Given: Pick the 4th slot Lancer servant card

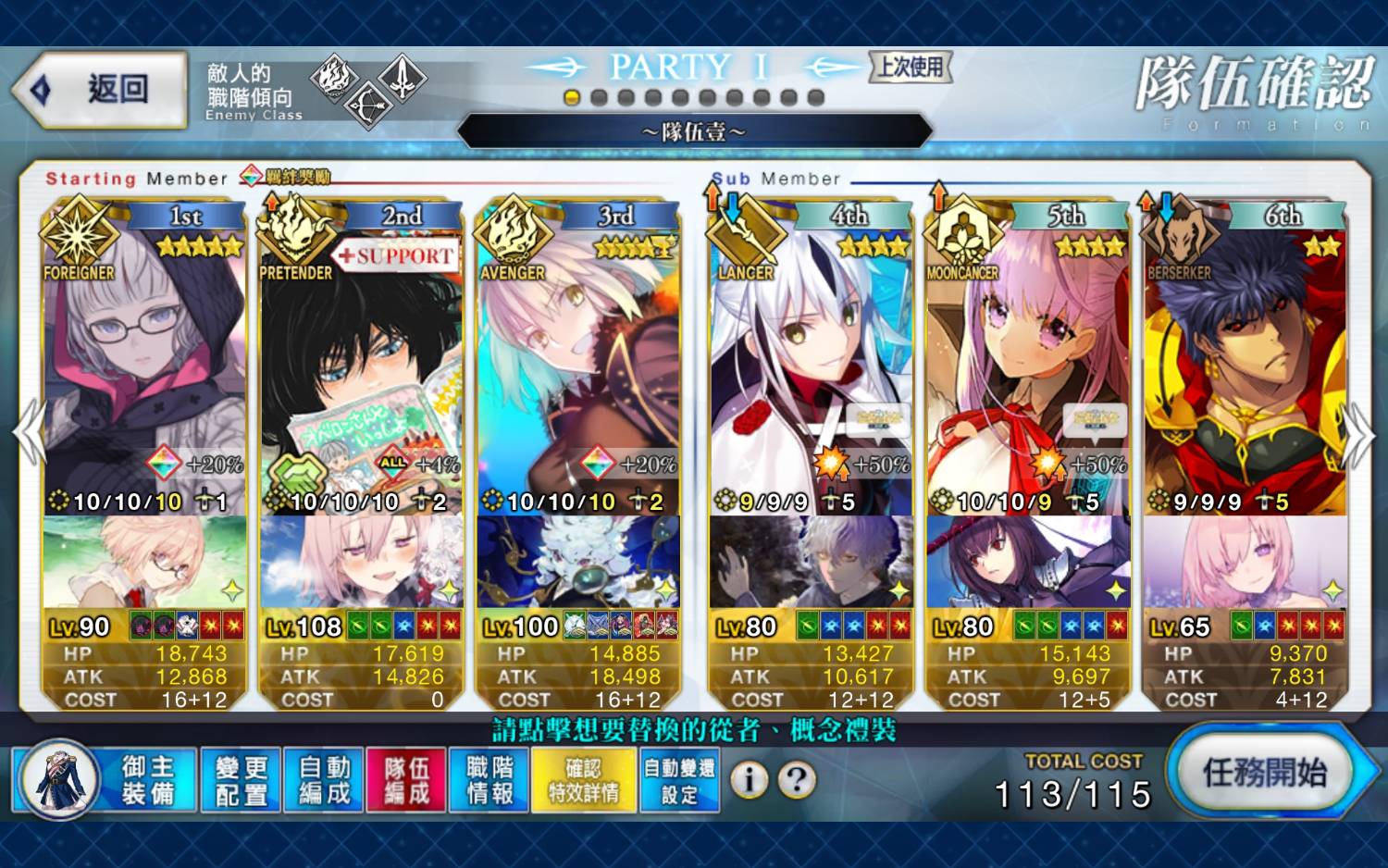Looking at the screenshot, I should (x=812, y=370).
